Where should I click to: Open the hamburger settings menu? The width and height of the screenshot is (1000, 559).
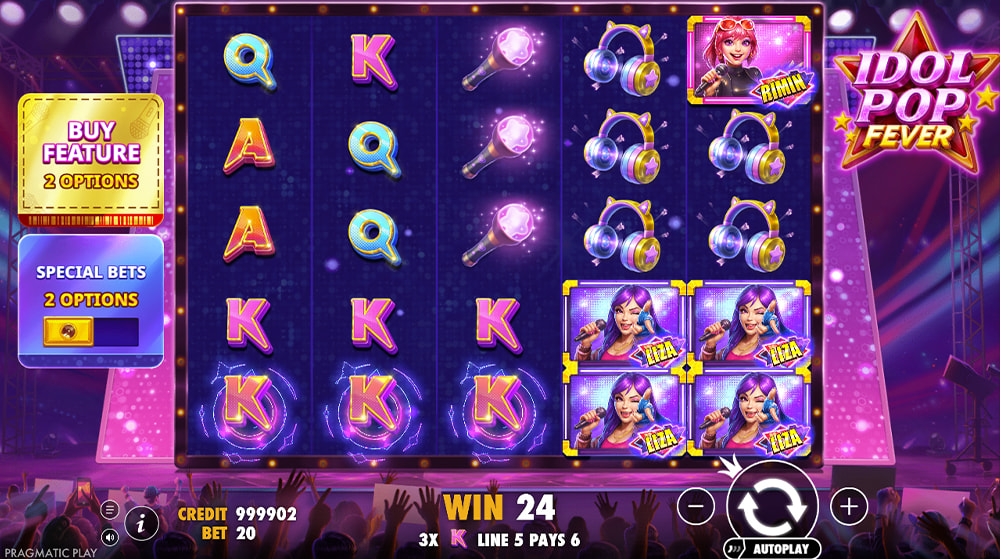coord(110,509)
